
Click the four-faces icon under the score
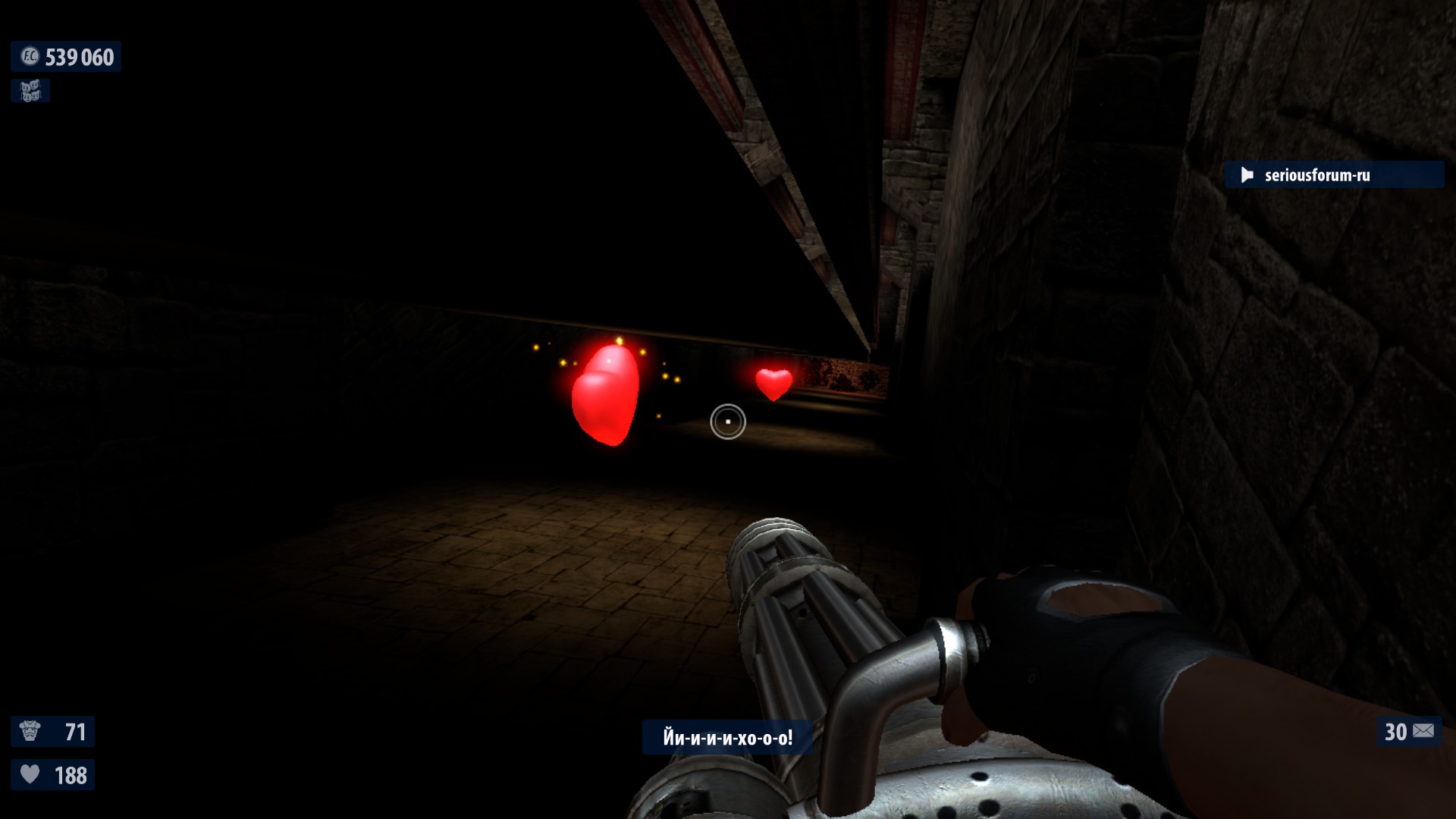tap(30, 91)
